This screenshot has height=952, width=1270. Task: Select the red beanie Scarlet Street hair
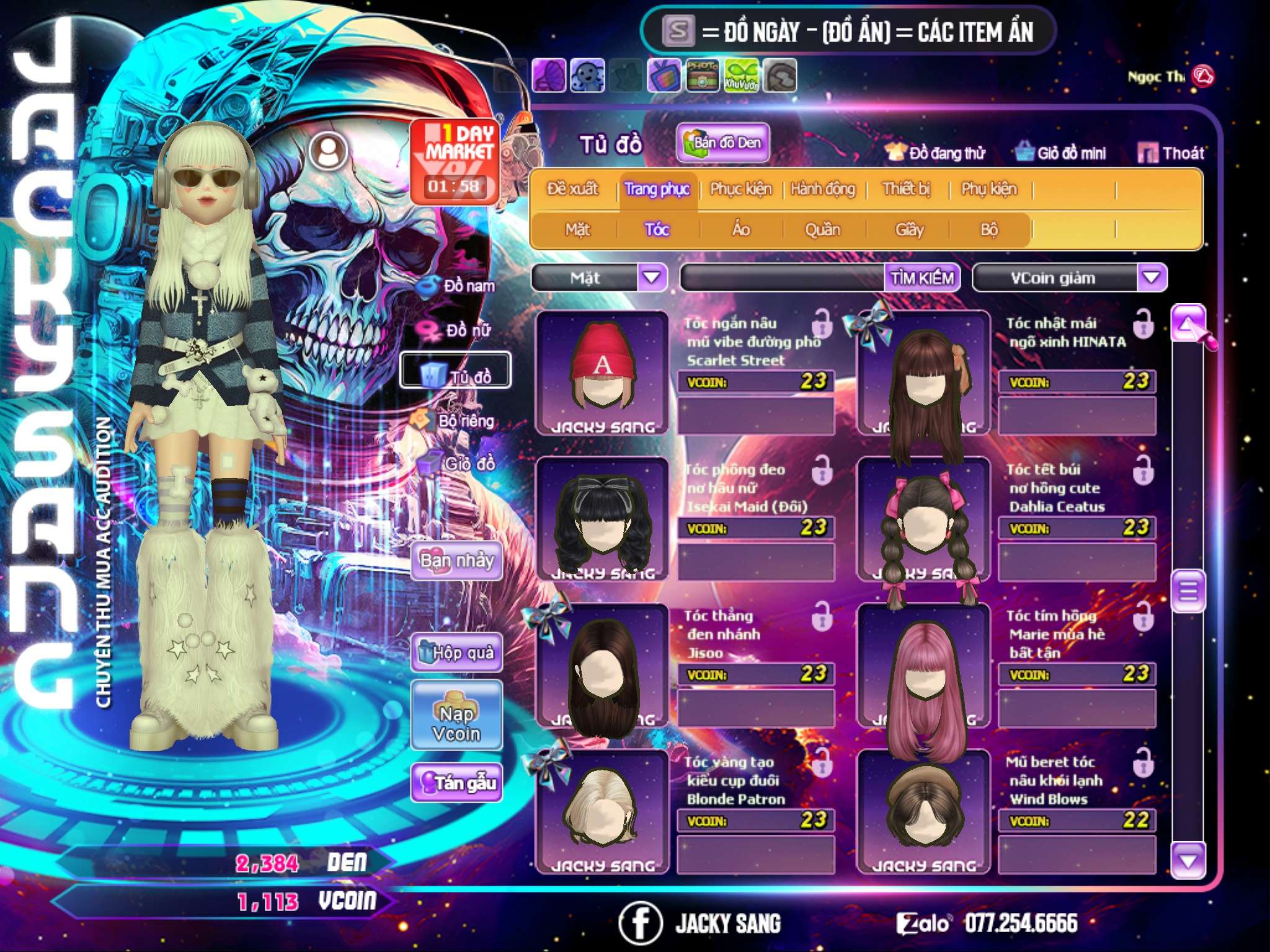click(x=602, y=373)
